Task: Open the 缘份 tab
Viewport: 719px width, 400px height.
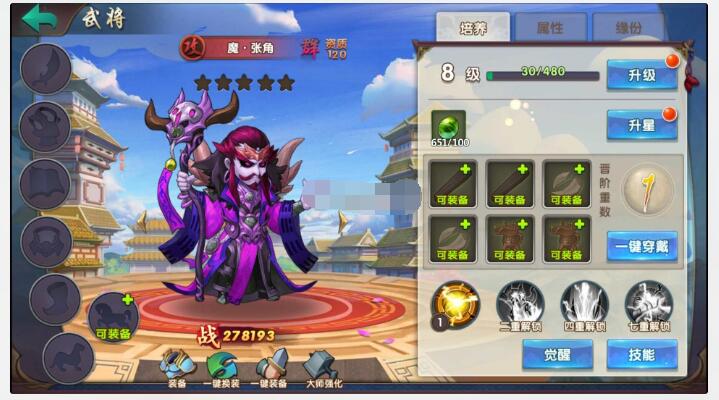Action: click(x=628, y=28)
